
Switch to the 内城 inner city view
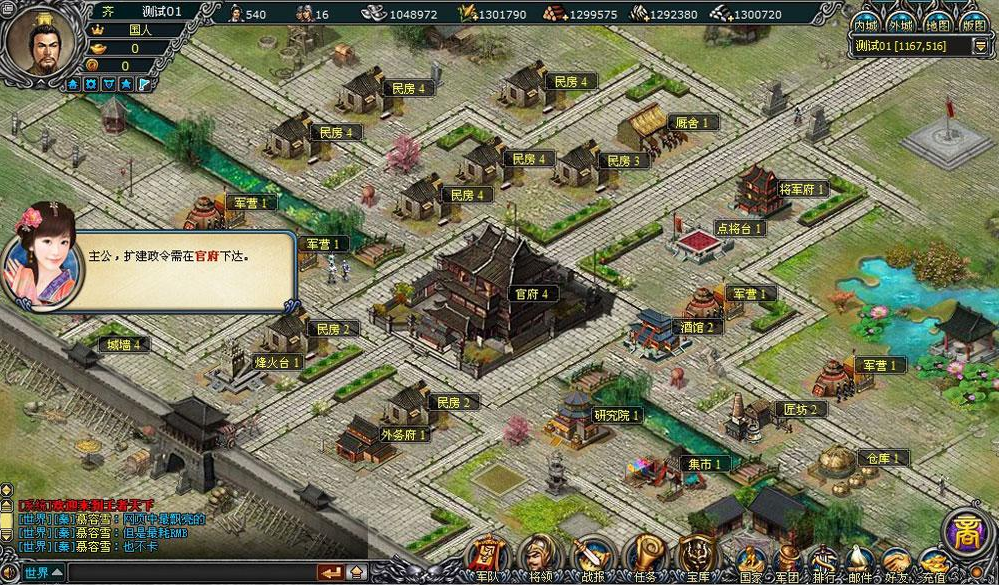[867, 24]
